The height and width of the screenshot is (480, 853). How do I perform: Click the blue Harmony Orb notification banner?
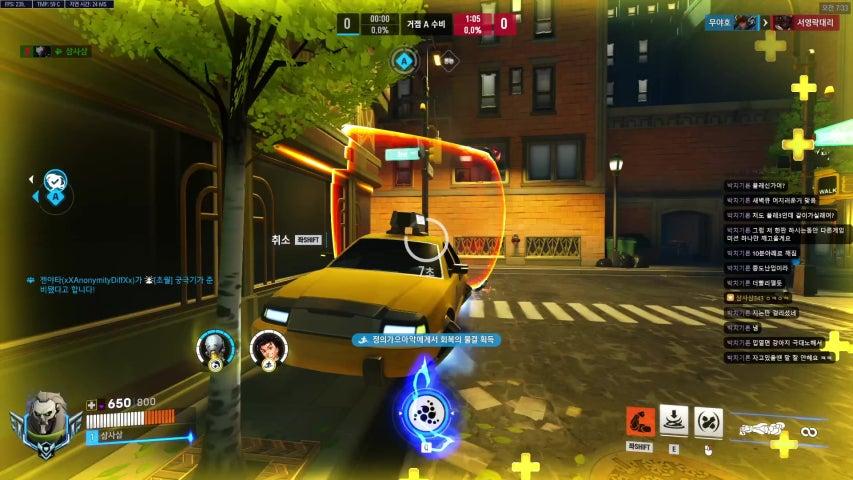click(x=427, y=340)
